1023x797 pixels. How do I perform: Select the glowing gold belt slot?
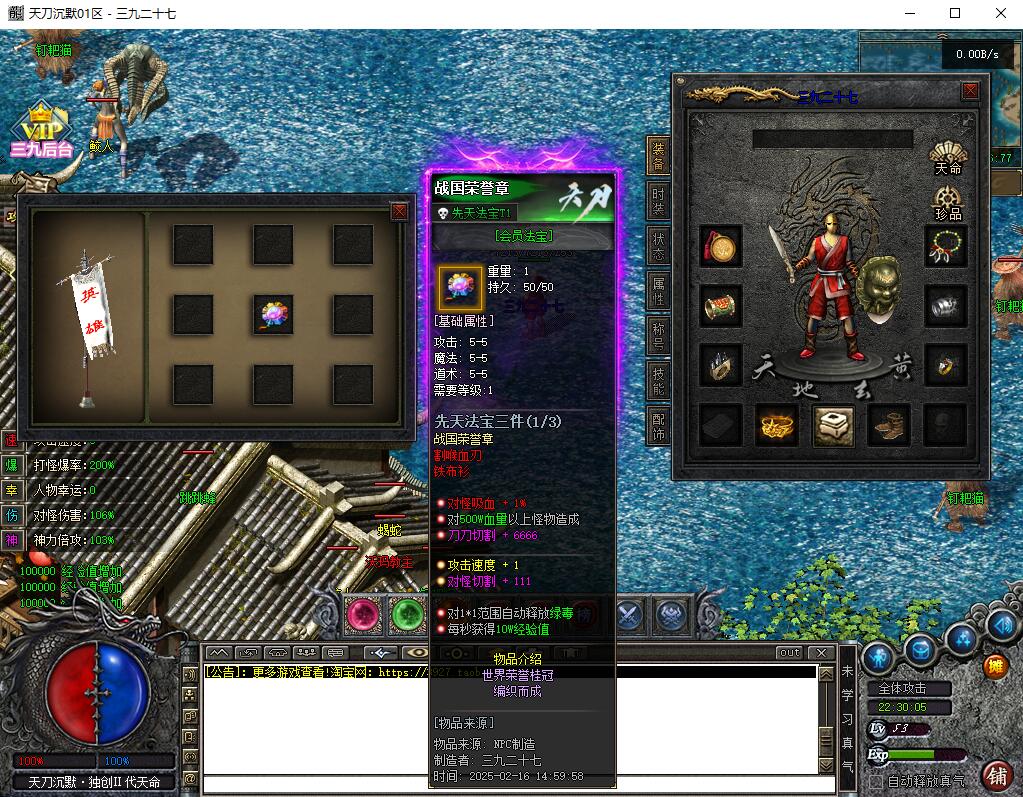(776, 424)
